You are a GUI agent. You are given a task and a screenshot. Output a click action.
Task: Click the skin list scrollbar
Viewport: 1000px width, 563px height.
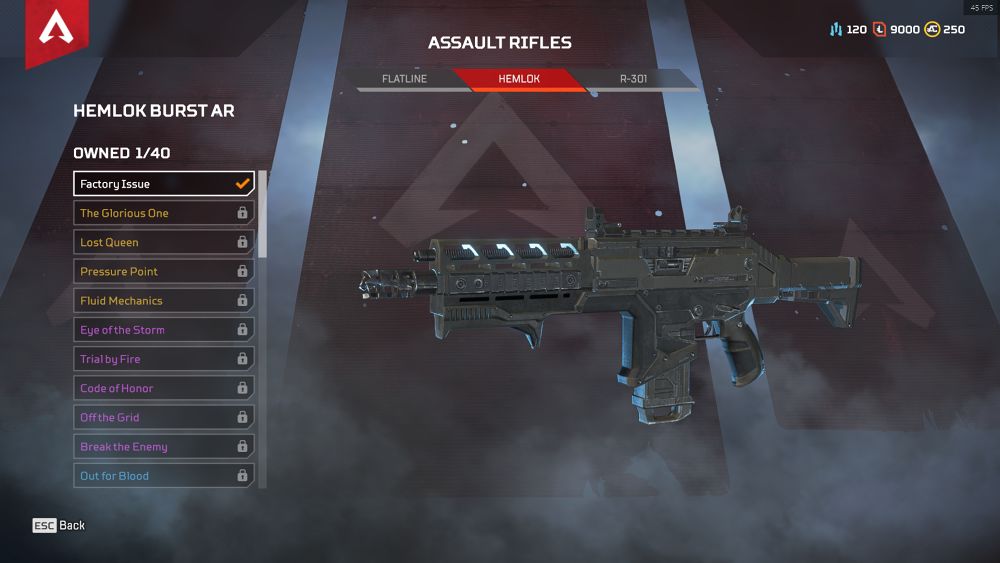click(x=263, y=214)
